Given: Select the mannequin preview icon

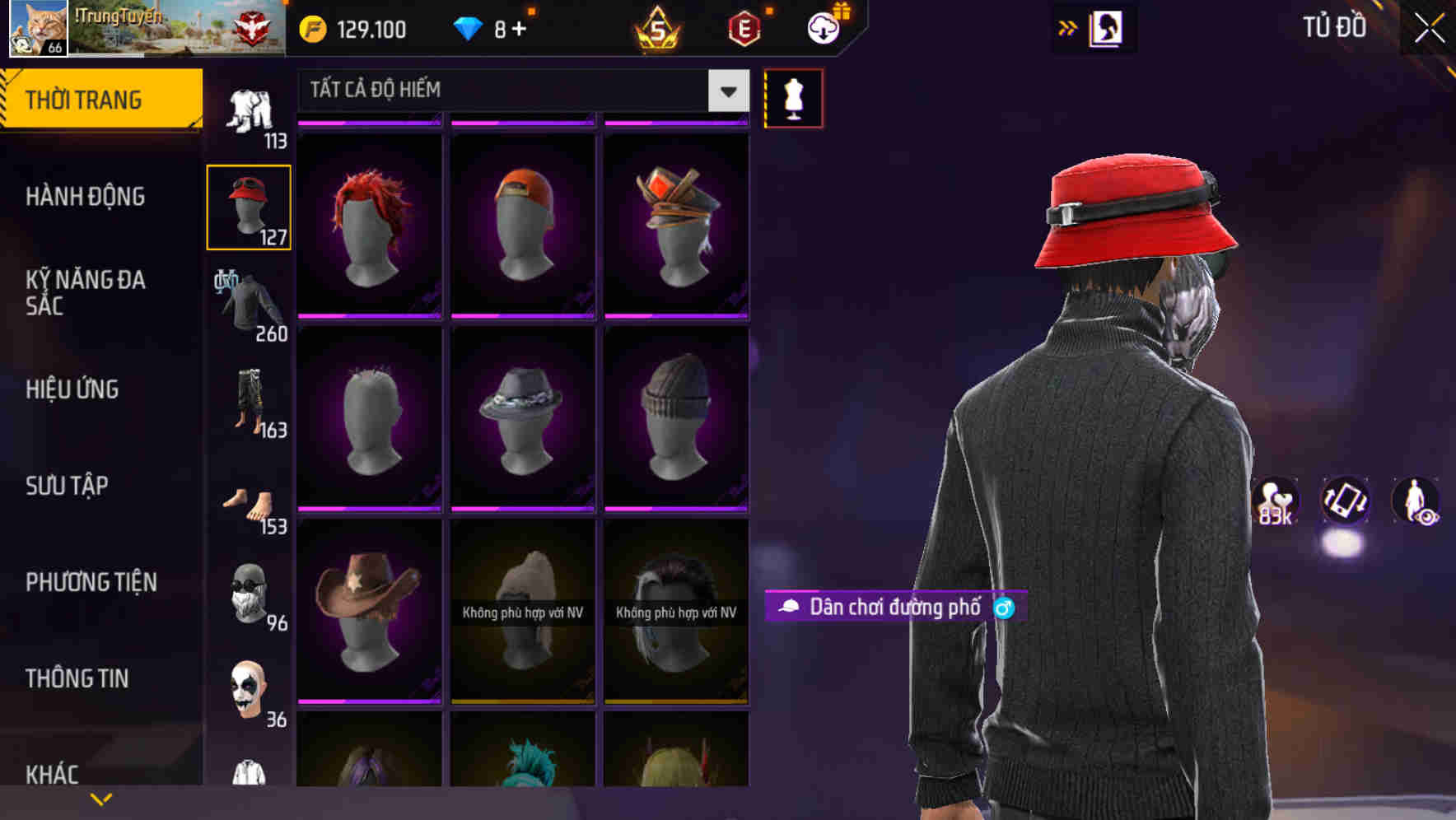Looking at the screenshot, I should point(793,98).
